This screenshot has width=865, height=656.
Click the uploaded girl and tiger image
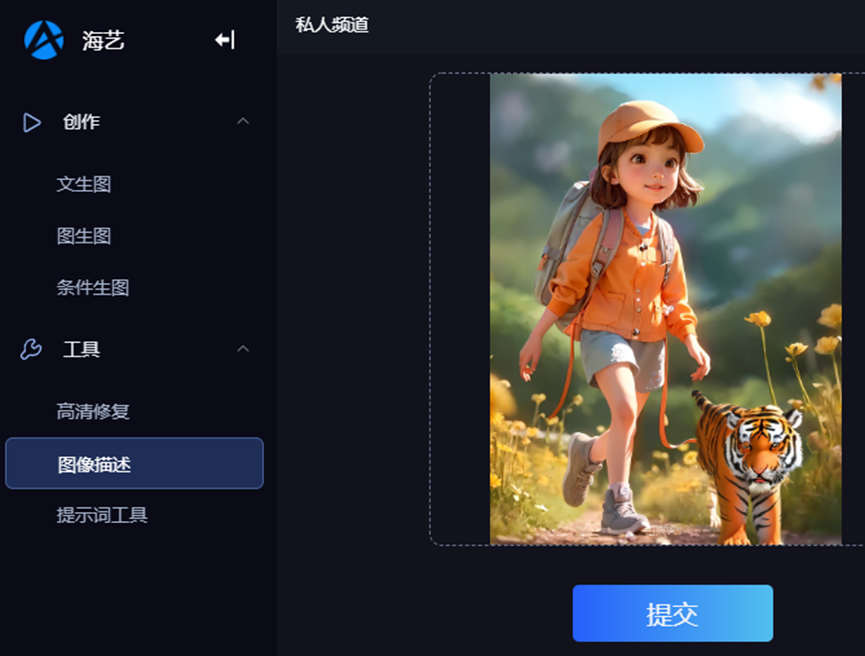pyautogui.click(x=665, y=309)
